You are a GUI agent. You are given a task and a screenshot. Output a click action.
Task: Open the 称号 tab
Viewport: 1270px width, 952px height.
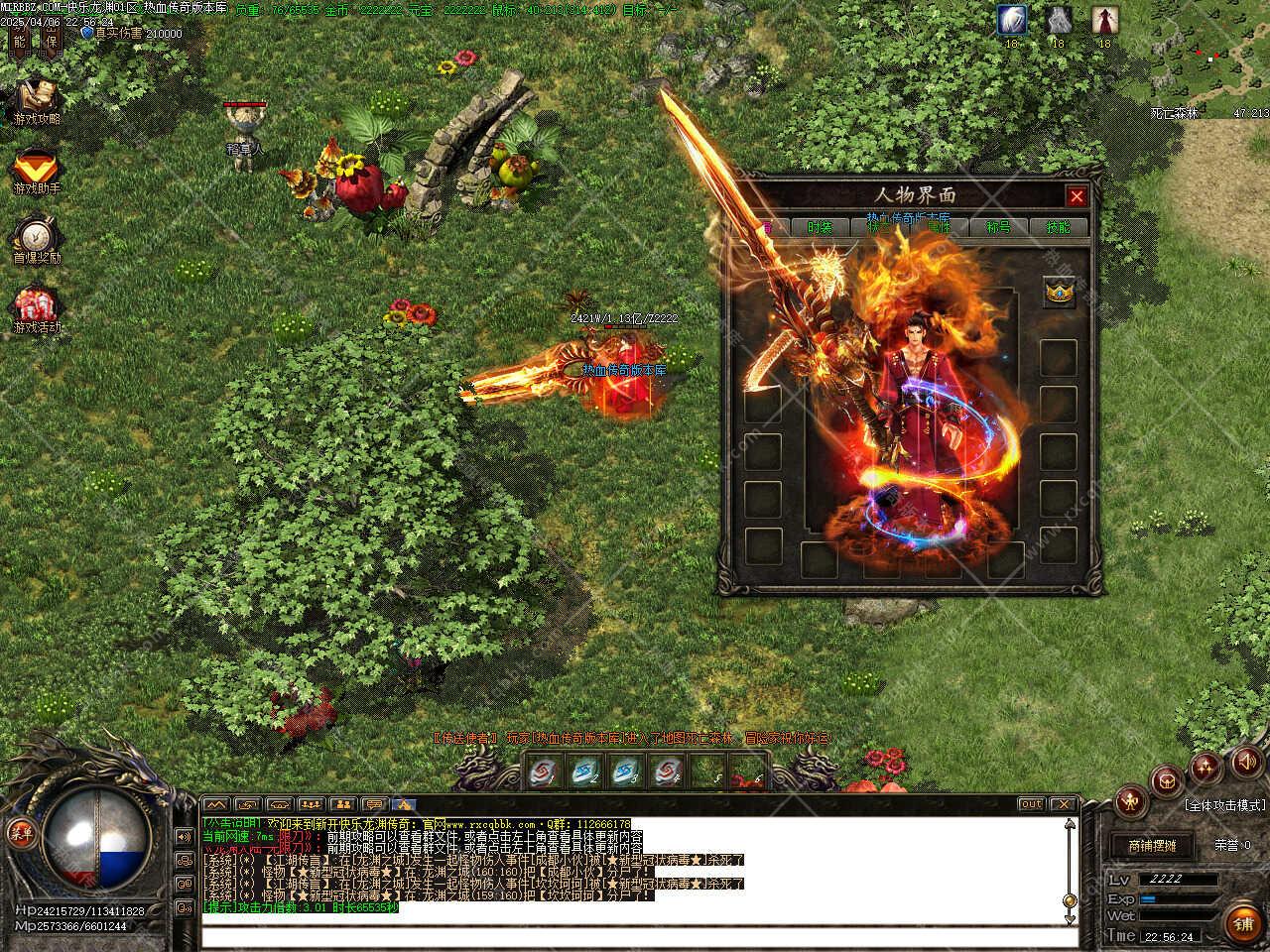pos(997,227)
